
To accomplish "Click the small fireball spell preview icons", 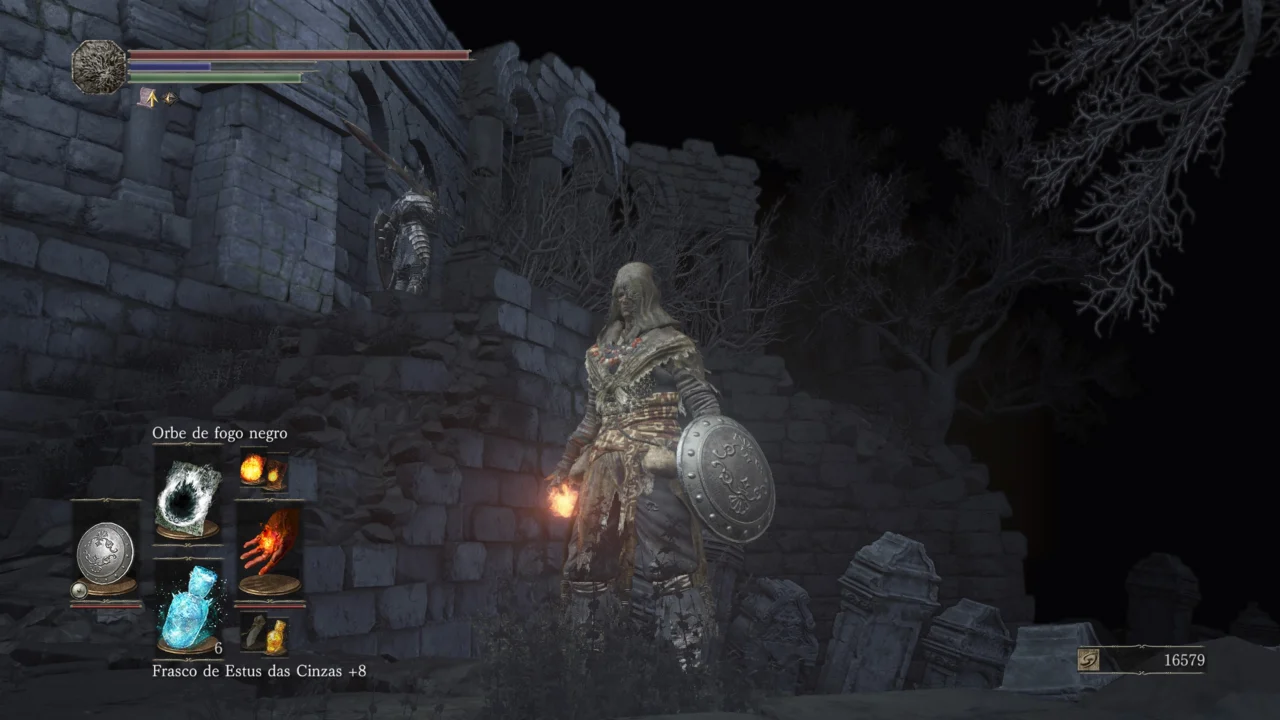I will click(x=263, y=471).
